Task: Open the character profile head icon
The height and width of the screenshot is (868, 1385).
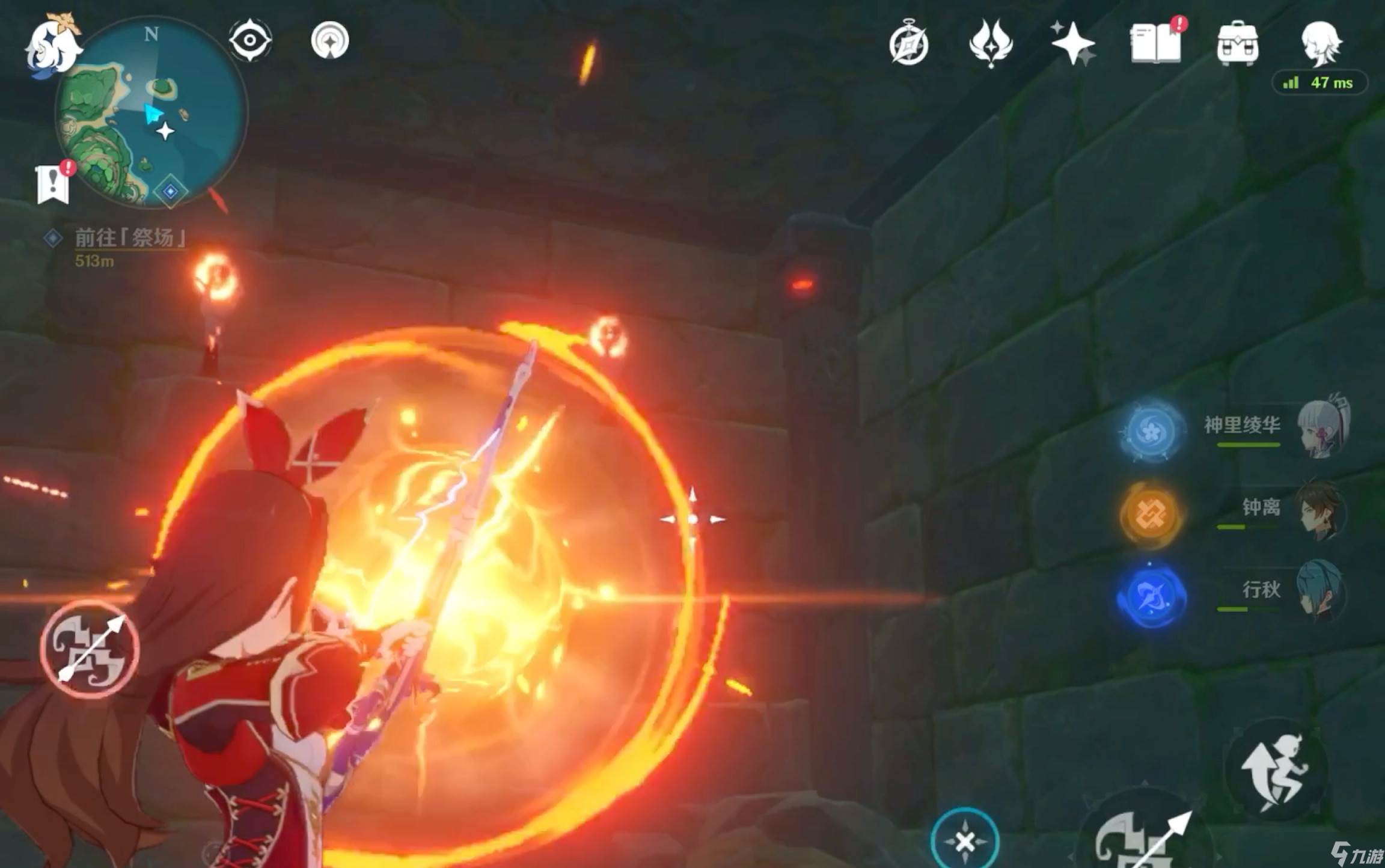Action: 1321,43
